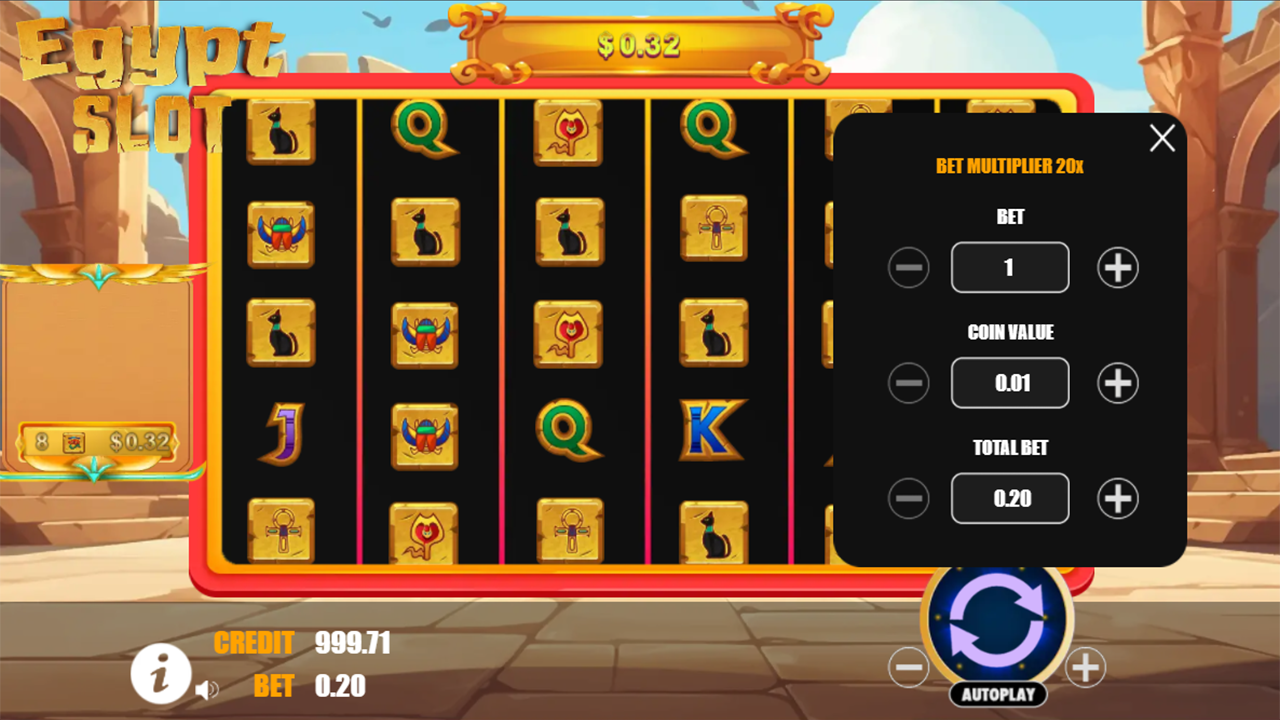Increase COIN VALUE with plus button

point(1117,383)
